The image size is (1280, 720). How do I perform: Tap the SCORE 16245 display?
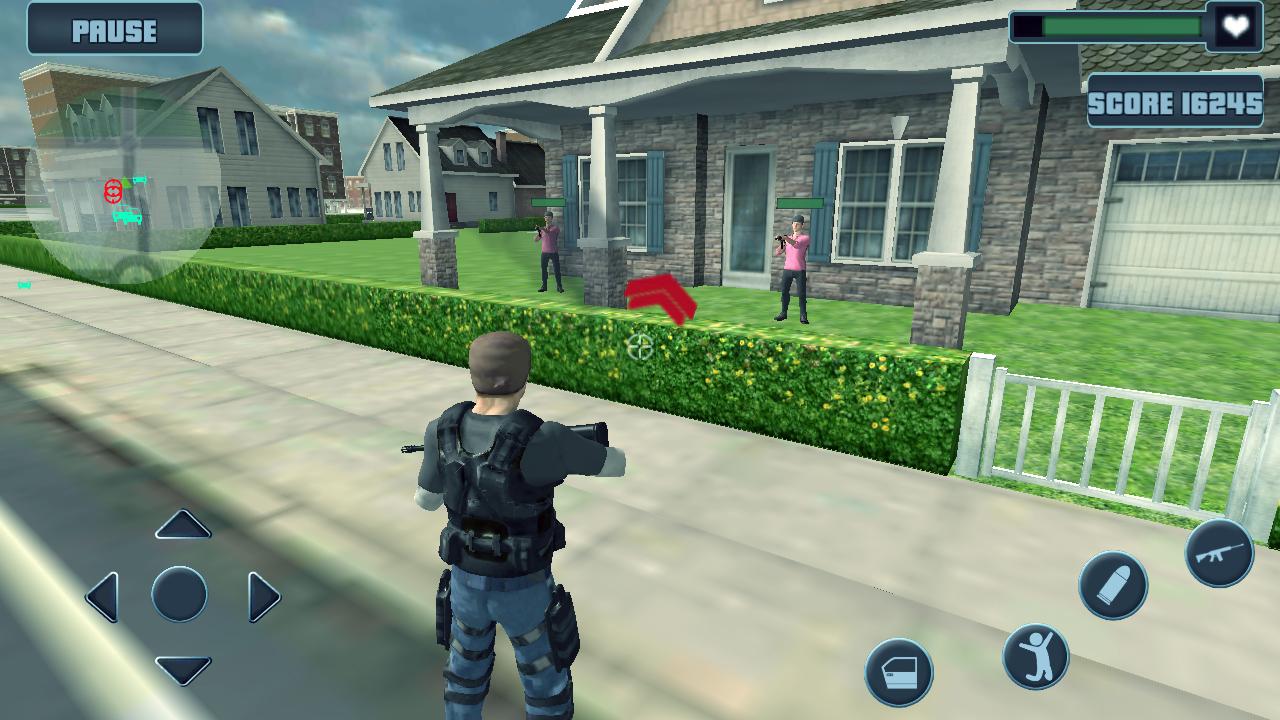click(x=1174, y=101)
